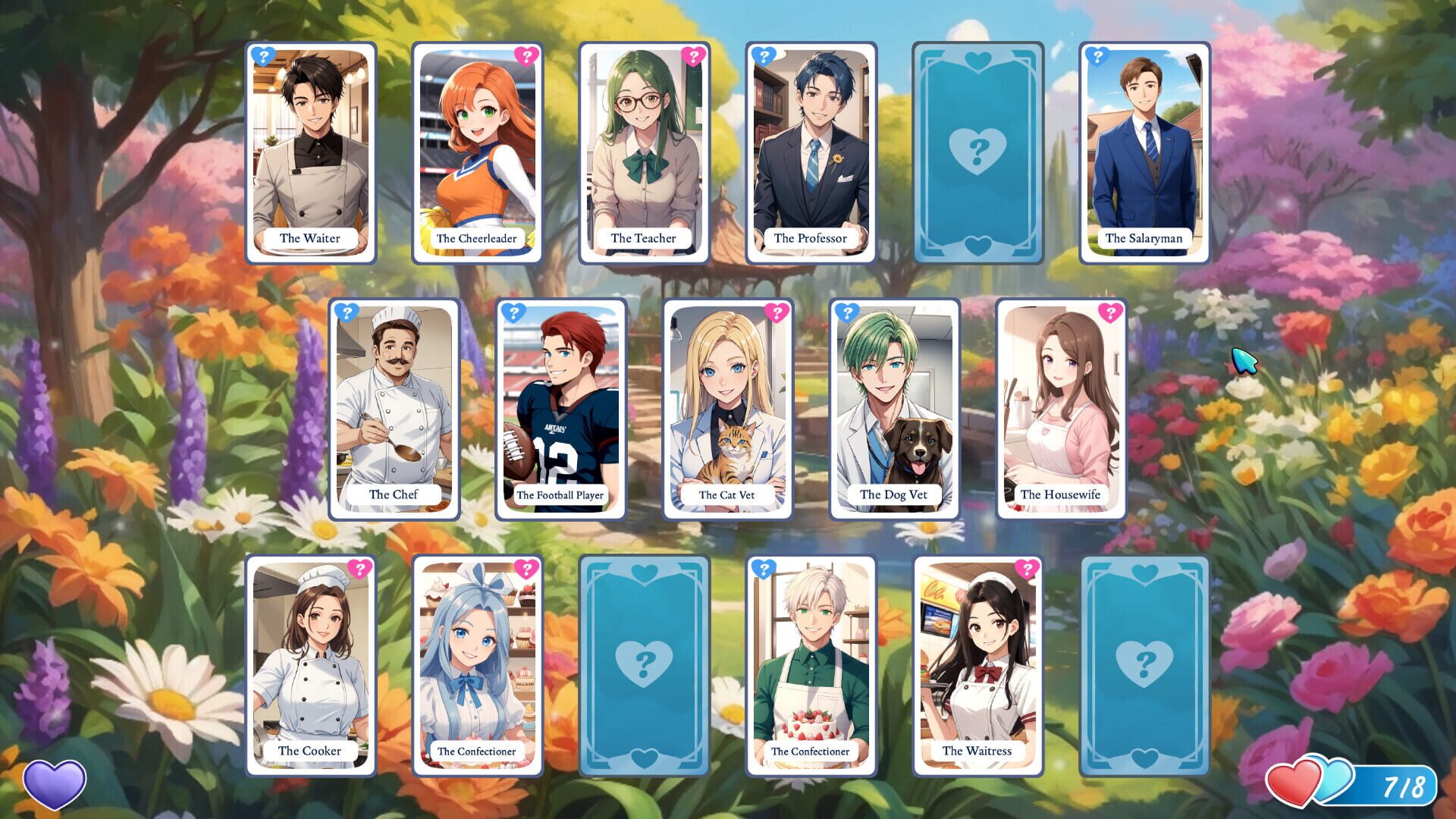Click the blue question badge on The Chef card
Viewport: 1456px width, 819px height.
(347, 313)
